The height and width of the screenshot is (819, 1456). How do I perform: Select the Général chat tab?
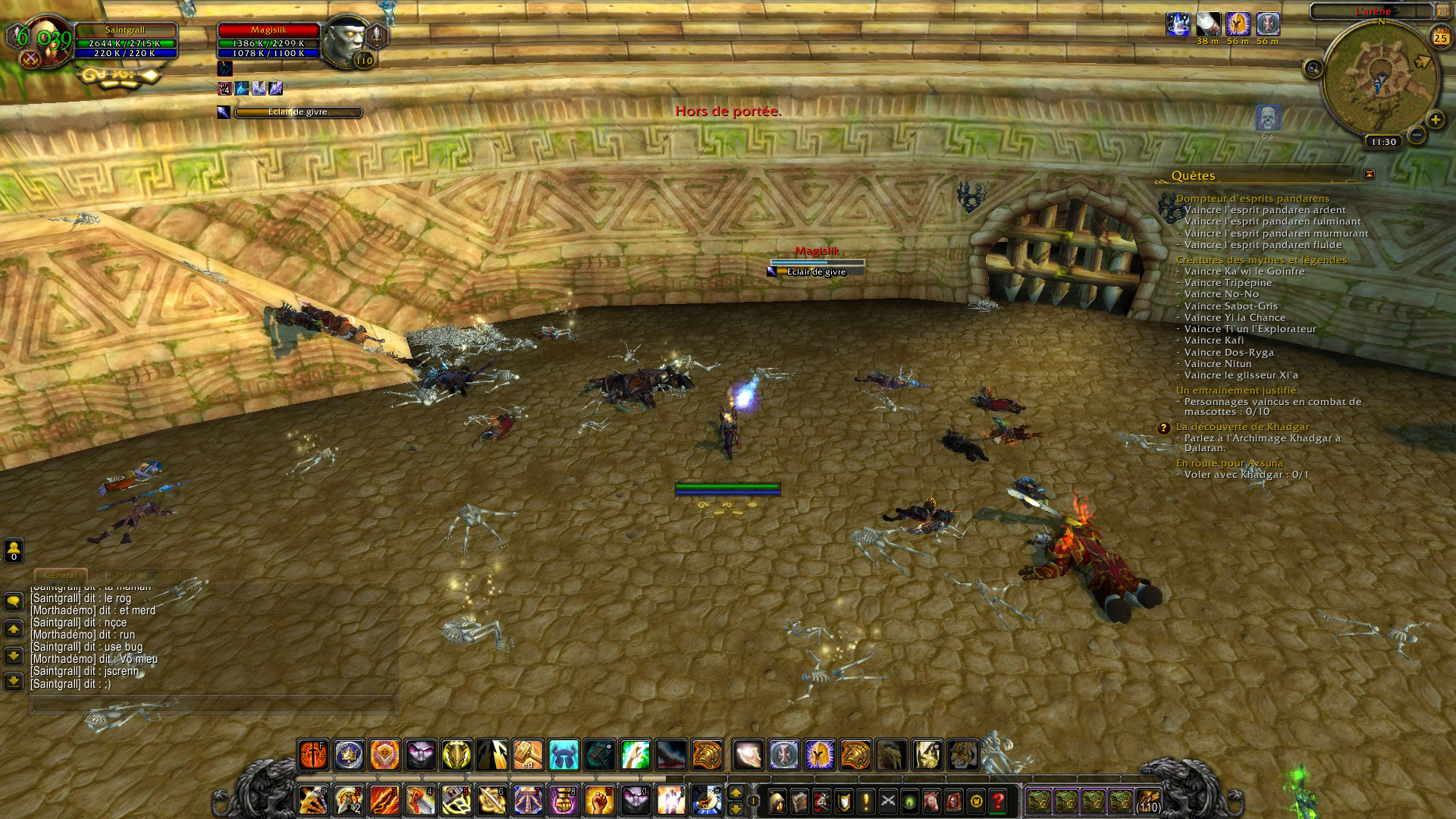click(61, 576)
